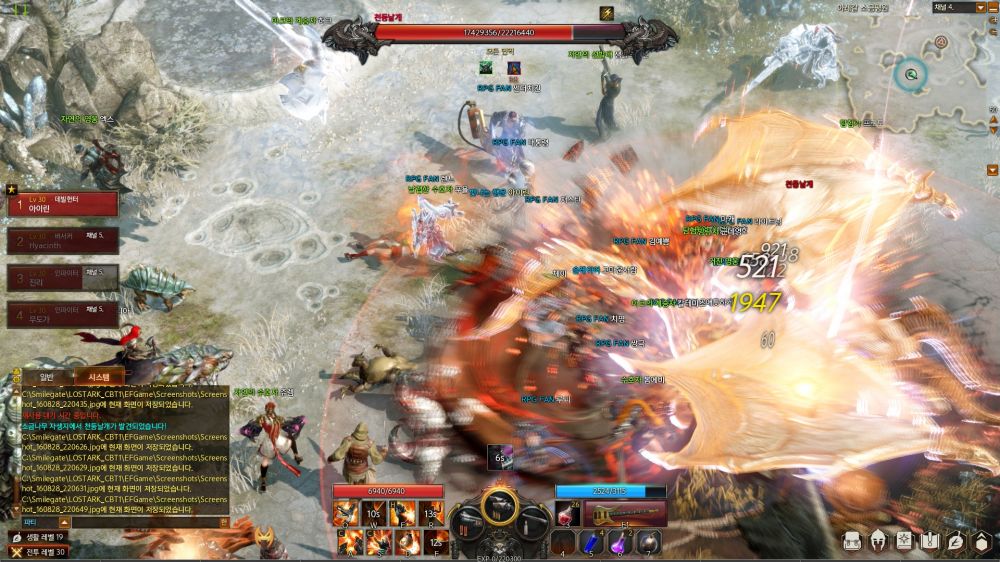Use the blue vial consumable

coord(590,542)
